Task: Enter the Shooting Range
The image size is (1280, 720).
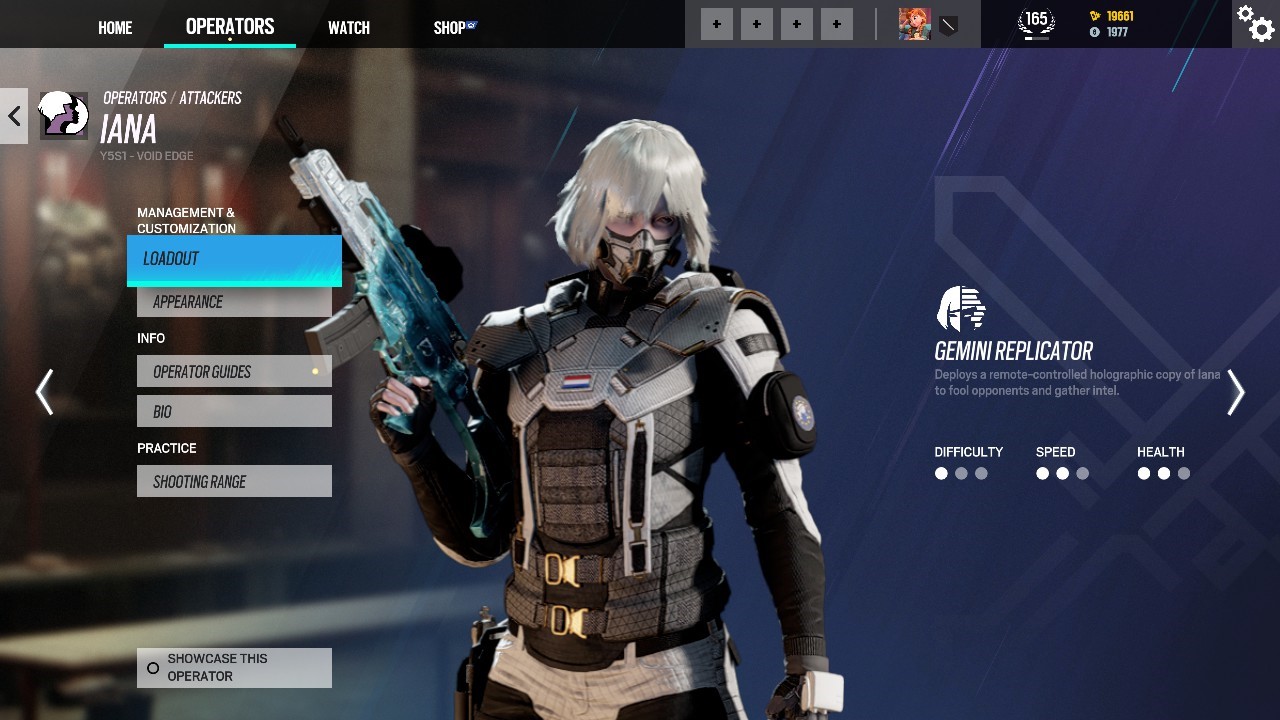Action: 234,482
